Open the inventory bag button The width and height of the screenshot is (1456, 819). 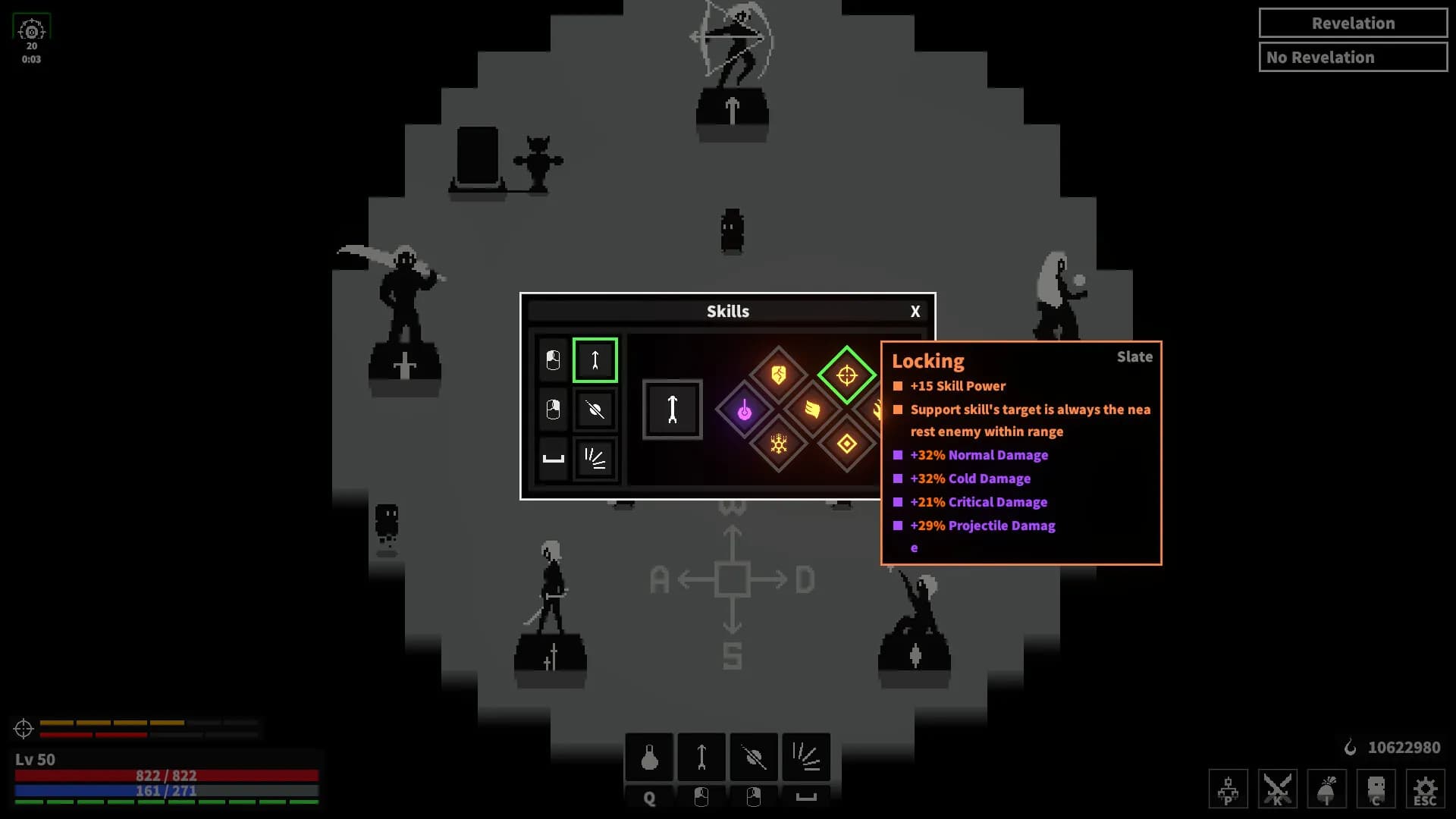[x=1326, y=789]
